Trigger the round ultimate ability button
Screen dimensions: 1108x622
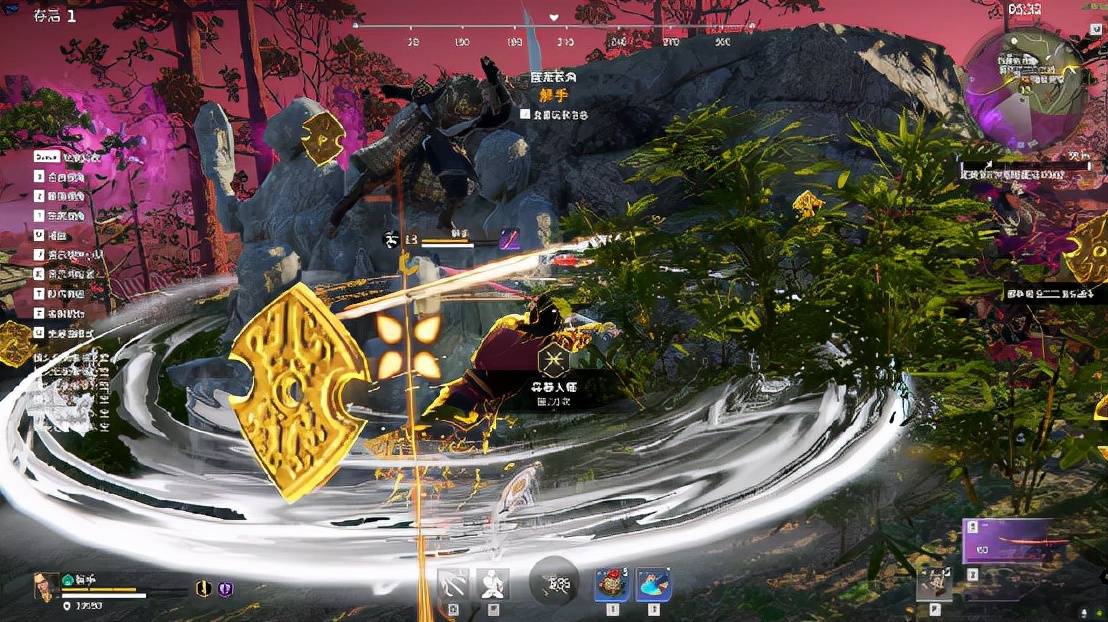coord(553,582)
